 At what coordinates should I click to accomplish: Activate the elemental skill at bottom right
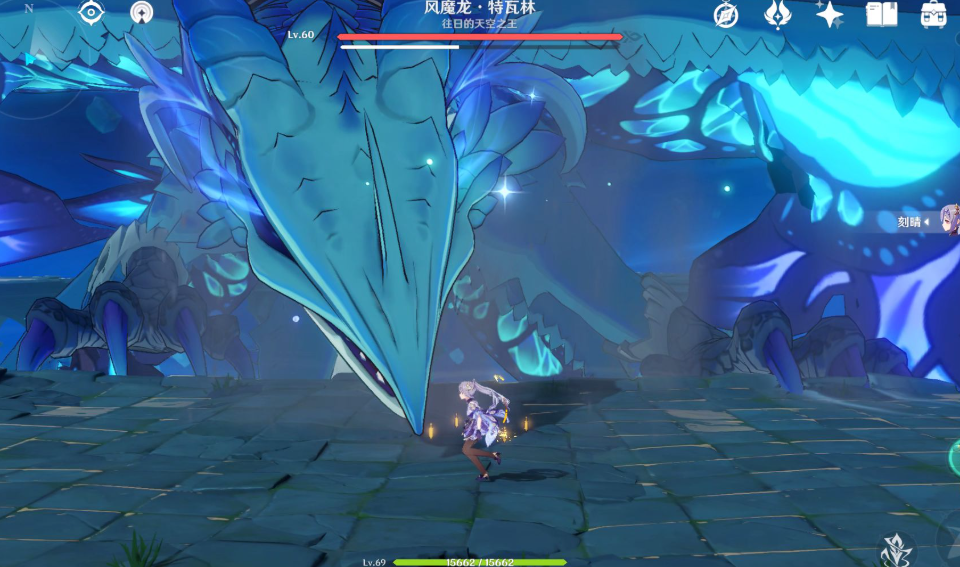pyautogui.click(x=894, y=549)
